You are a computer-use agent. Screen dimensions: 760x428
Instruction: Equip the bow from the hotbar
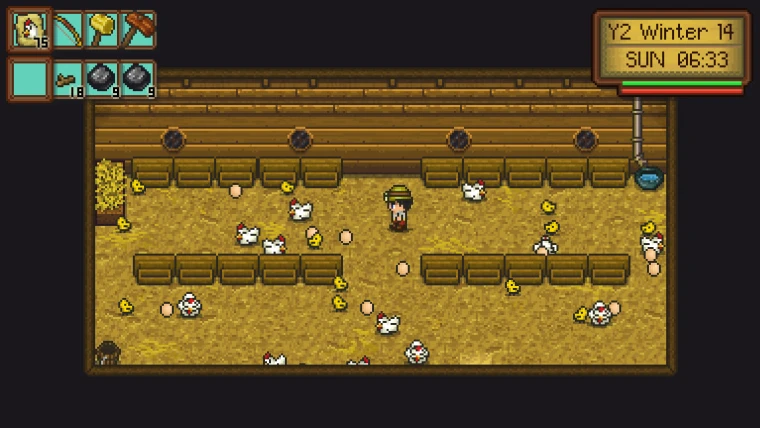[x=67, y=30]
